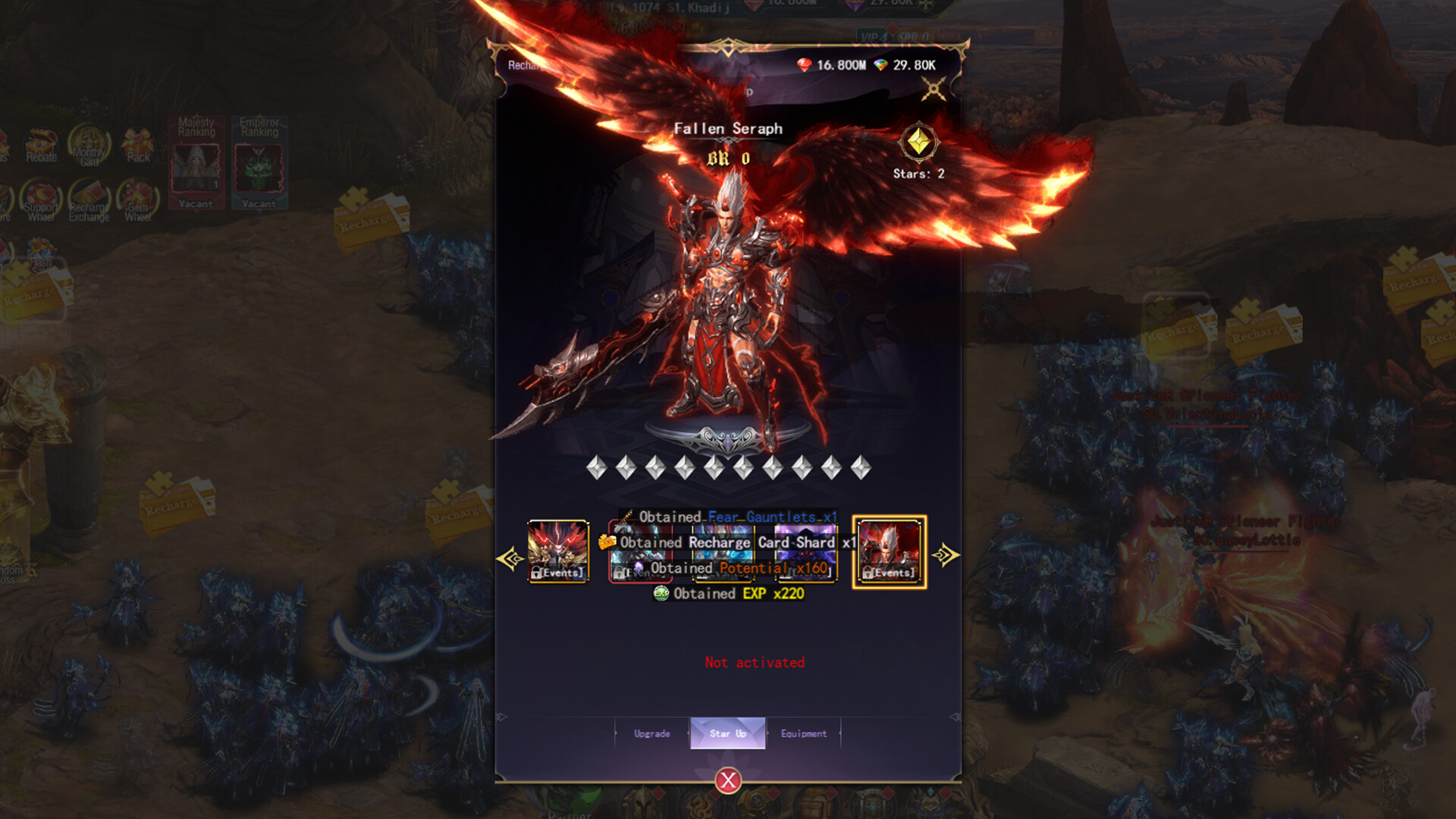Close the Fallen Seraph panel
1456x819 pixels.
[x=727, y=783]
